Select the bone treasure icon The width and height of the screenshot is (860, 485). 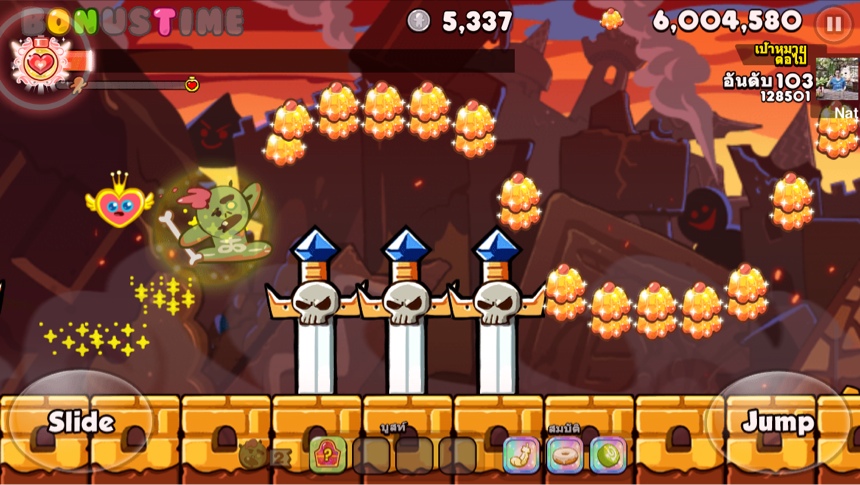tap(521, 455)
